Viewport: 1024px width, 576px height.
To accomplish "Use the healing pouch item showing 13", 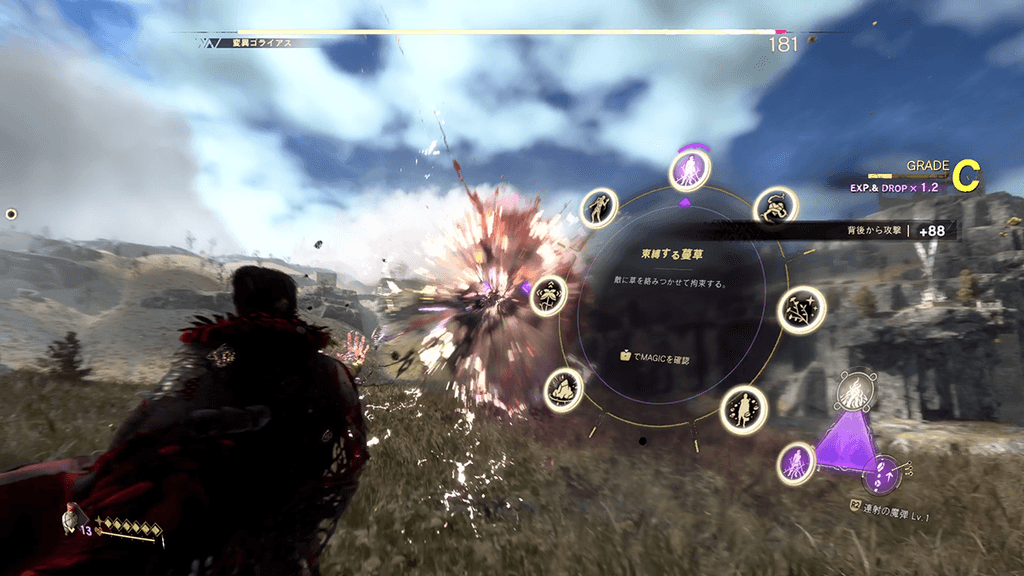I will pyautogui.click(x=70, y=519).
